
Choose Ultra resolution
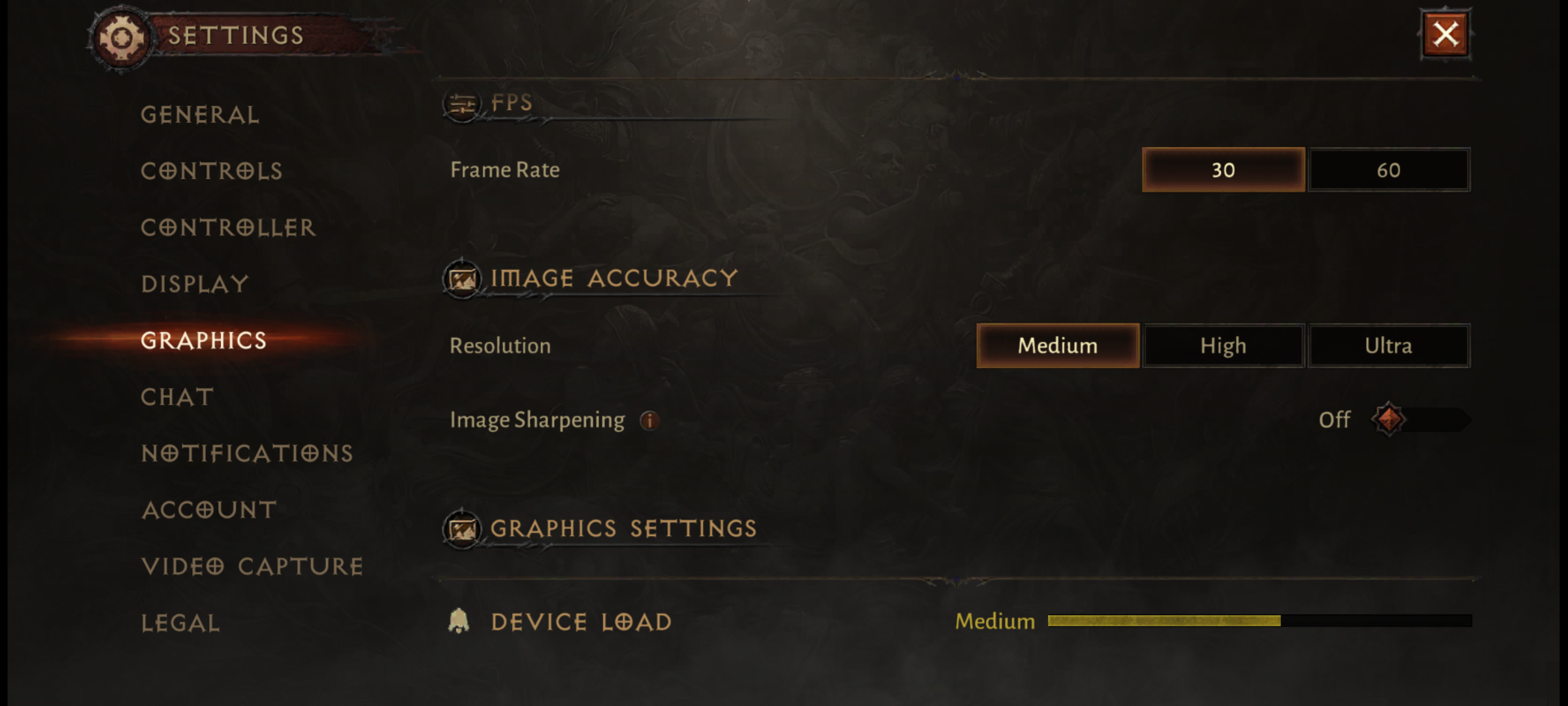(1389, 346)
